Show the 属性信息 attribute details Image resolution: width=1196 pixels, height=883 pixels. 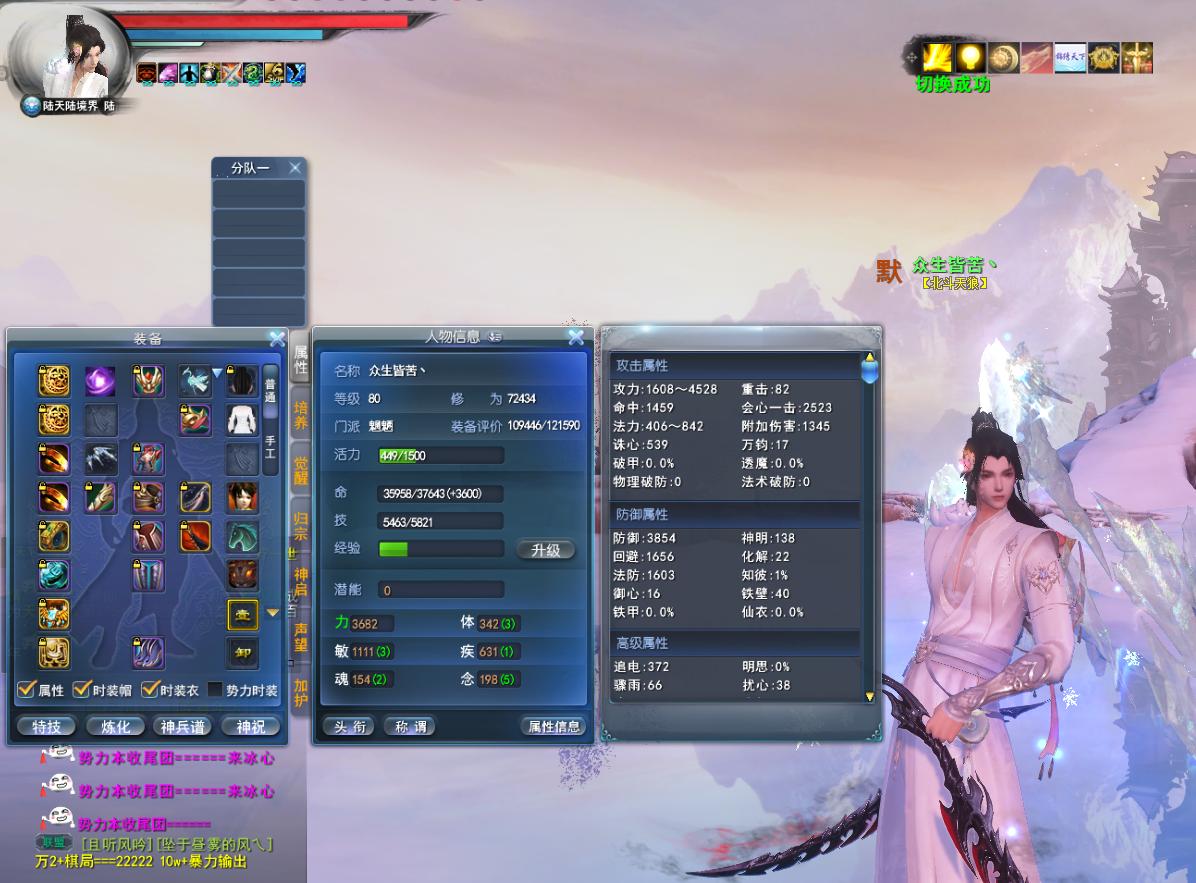(553, 727)
